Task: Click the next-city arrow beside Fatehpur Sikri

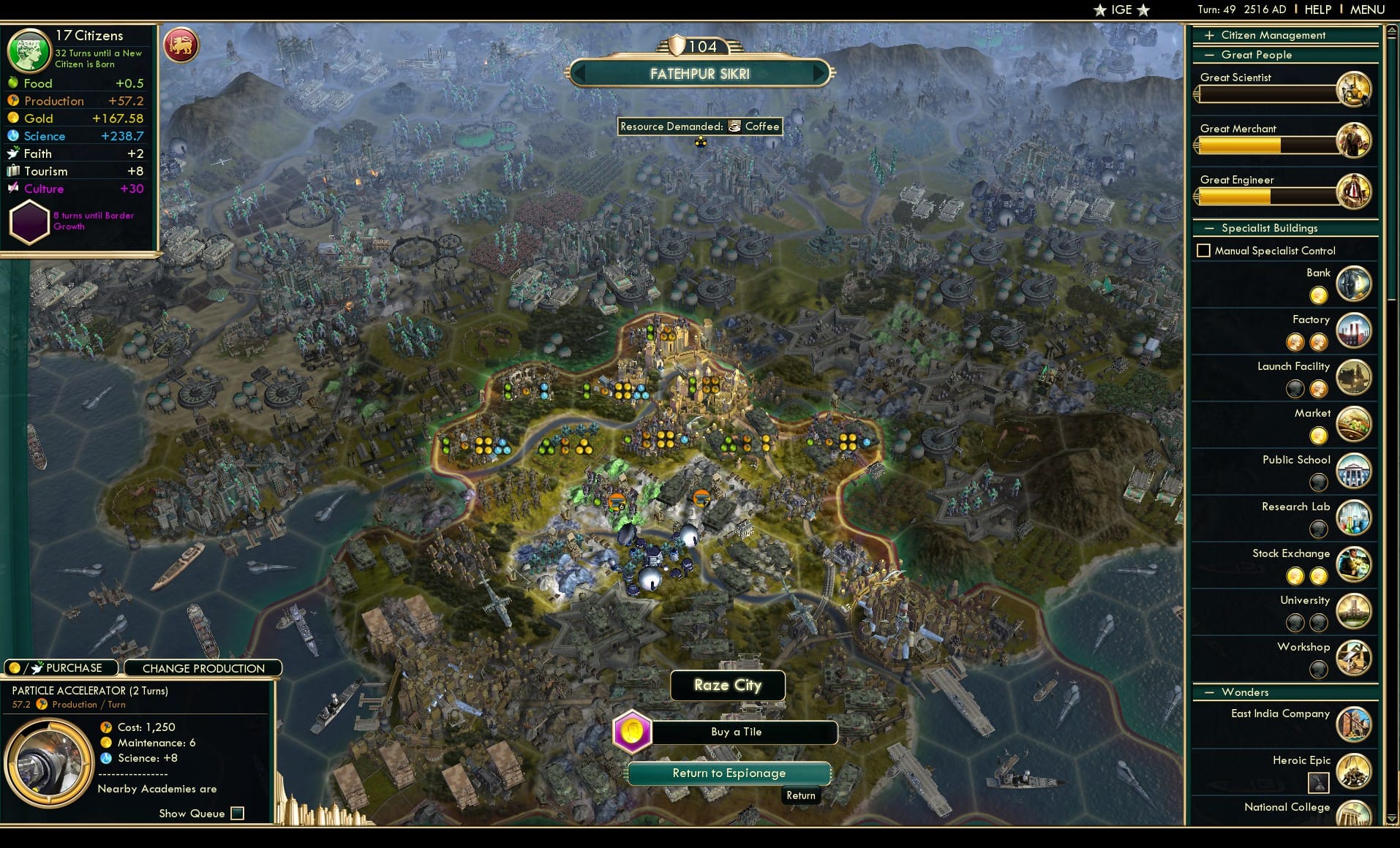Action: (x=819, y=73)
